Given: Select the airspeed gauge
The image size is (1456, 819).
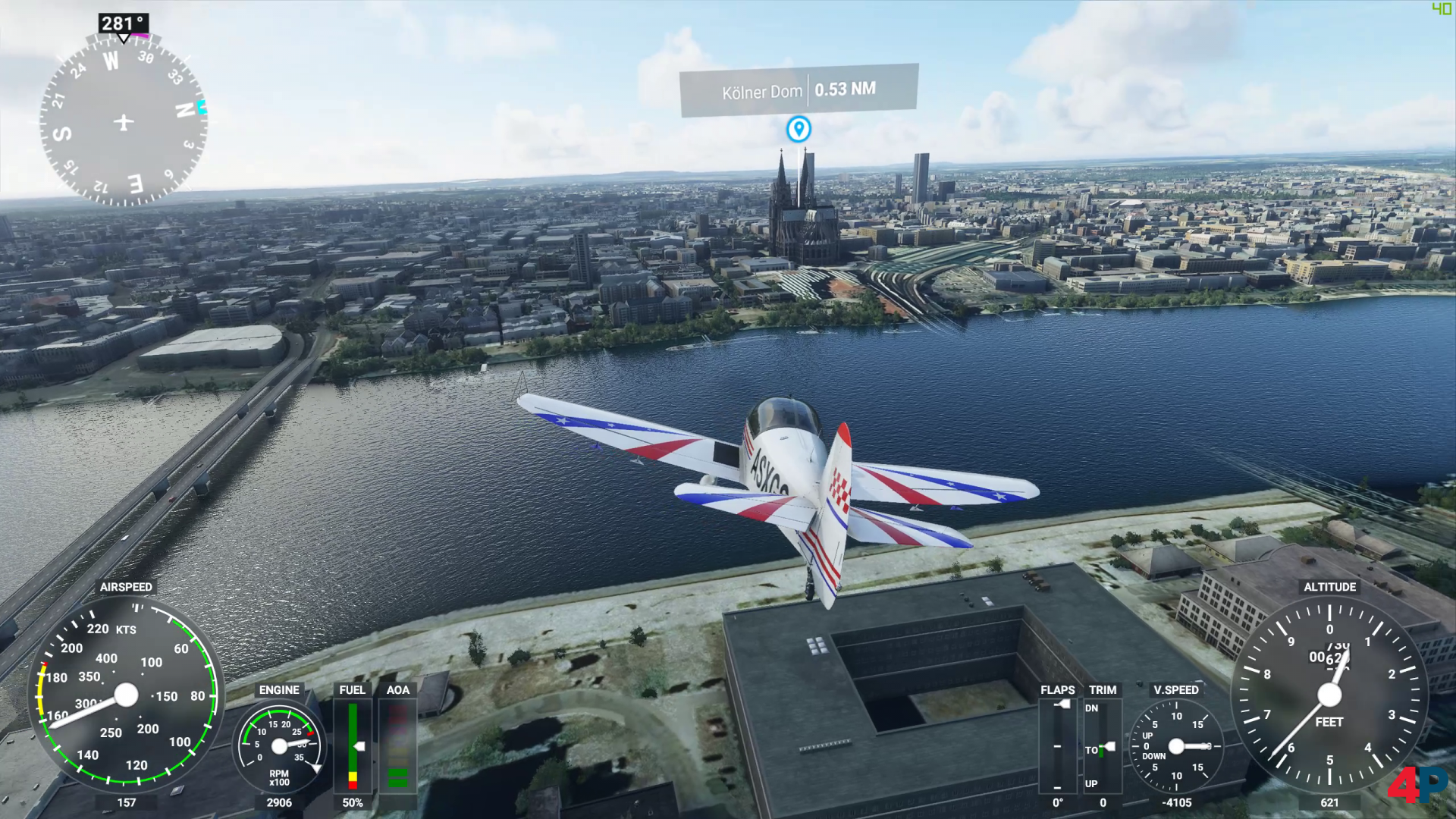Looking at the screenshot, I should pyautogui.click(x=126, y=694).
